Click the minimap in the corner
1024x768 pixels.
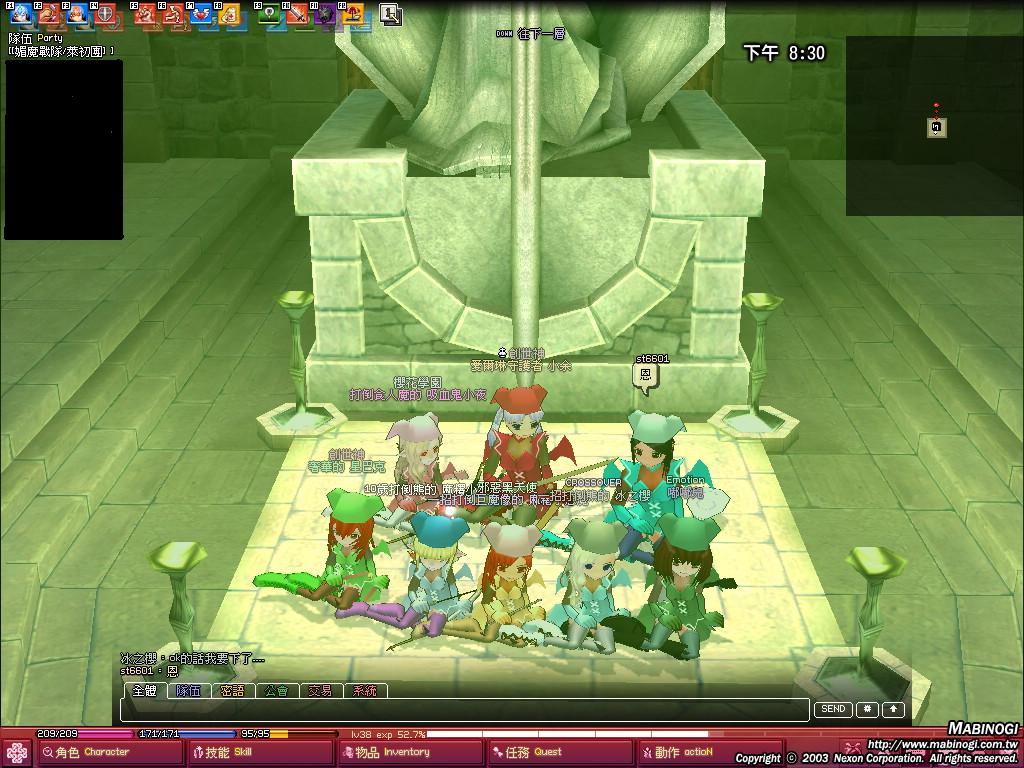coord(934,126)
